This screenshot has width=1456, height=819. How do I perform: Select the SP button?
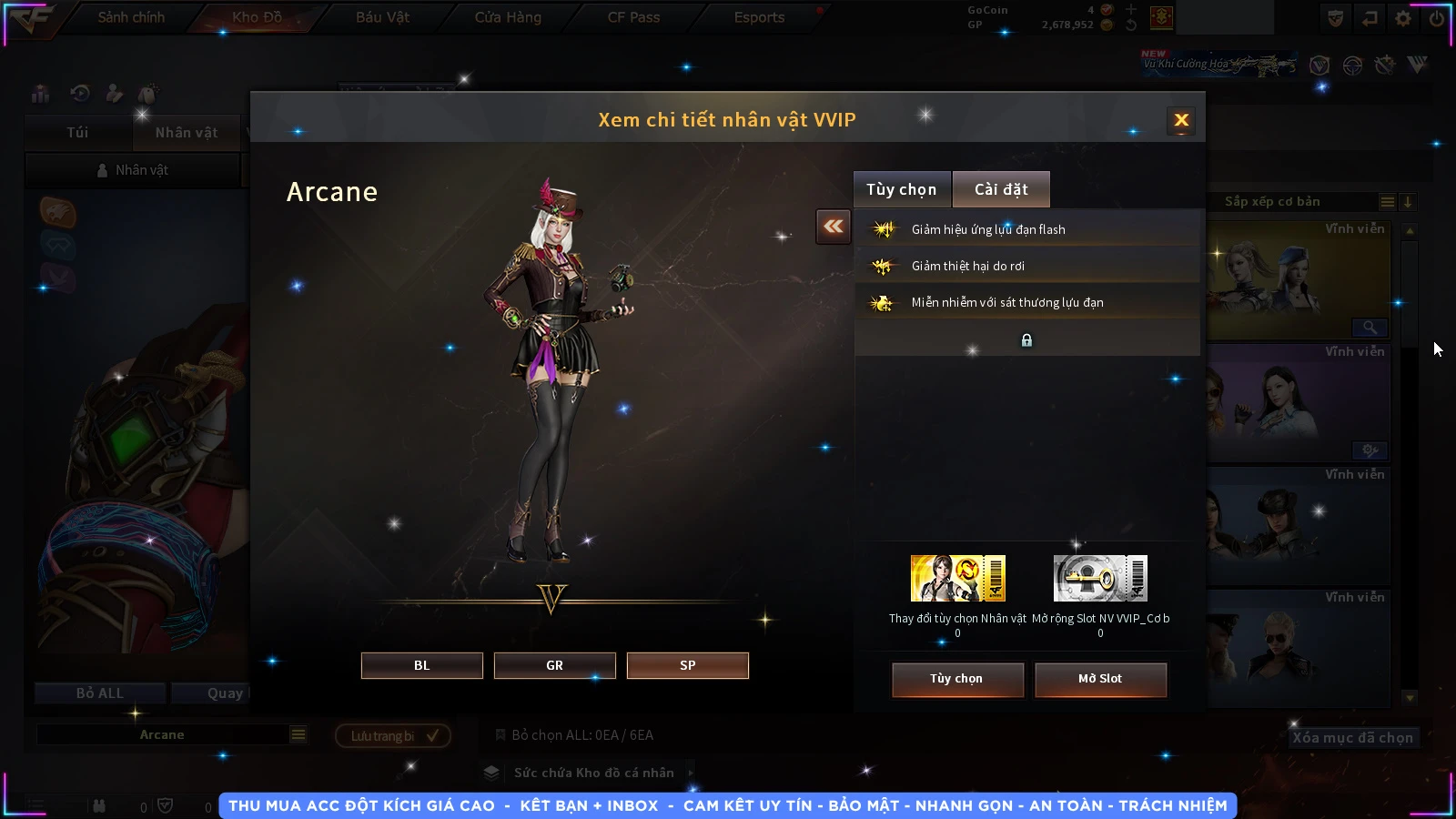[x=687, y=665]
